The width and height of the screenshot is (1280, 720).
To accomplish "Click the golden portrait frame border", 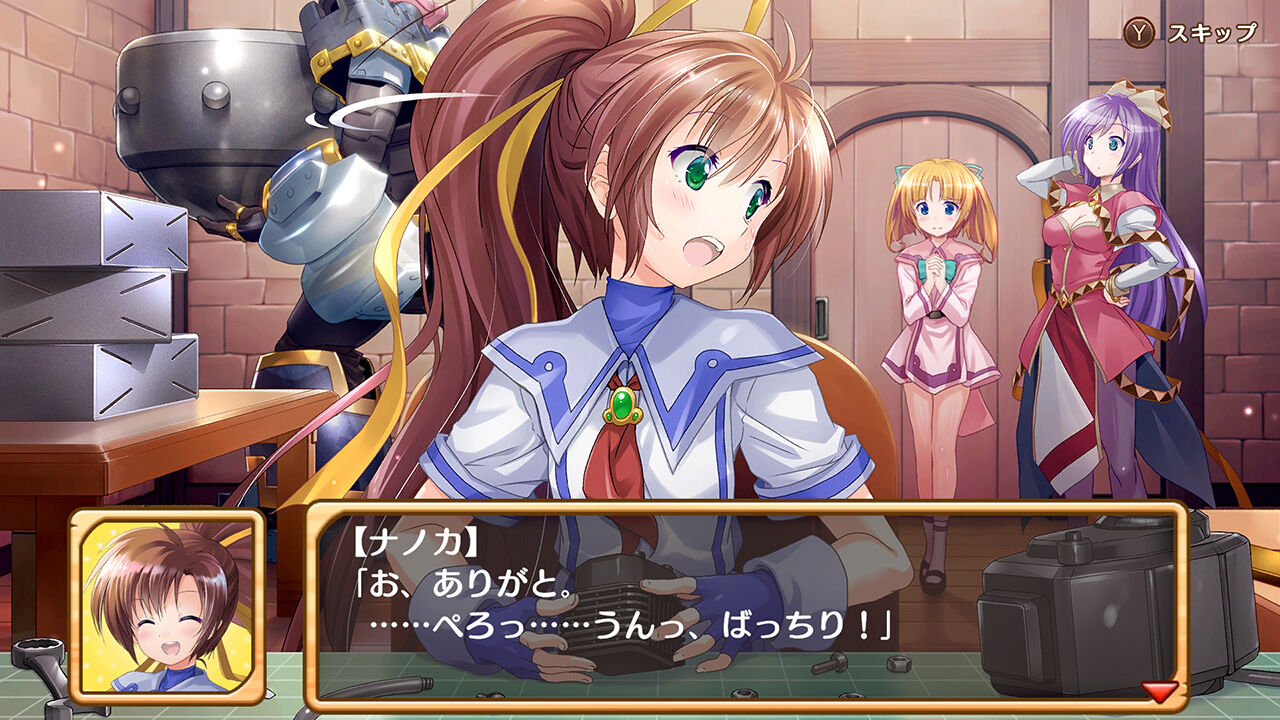I will coord(75,600).
